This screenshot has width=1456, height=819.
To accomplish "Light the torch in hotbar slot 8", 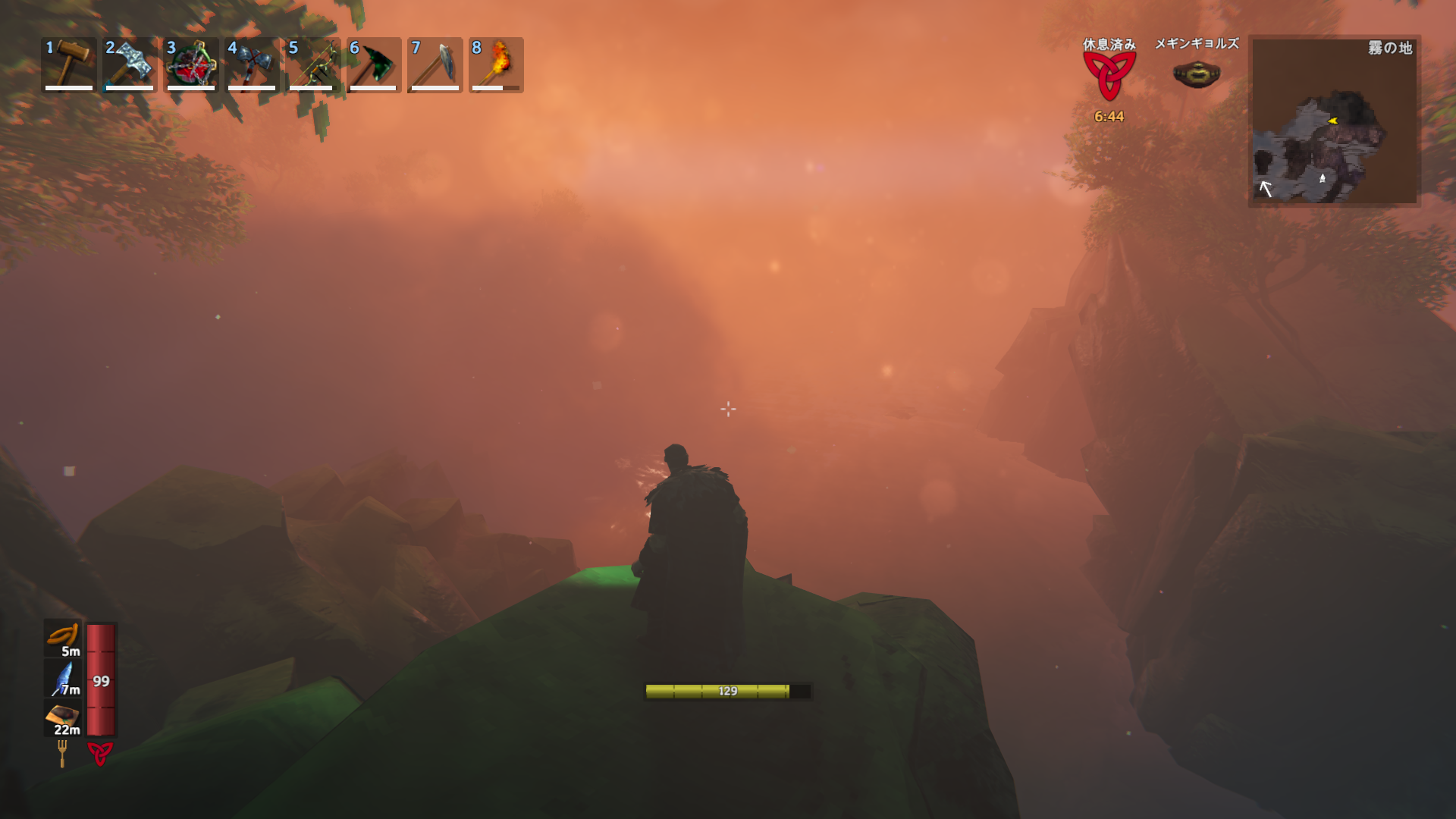I will pyautogui.click(x=496, y=64).
